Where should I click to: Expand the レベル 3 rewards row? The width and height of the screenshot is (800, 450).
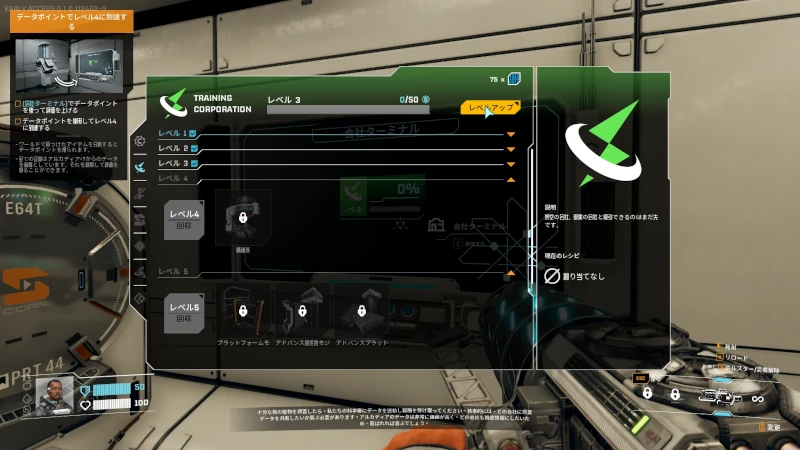point(511,163)
